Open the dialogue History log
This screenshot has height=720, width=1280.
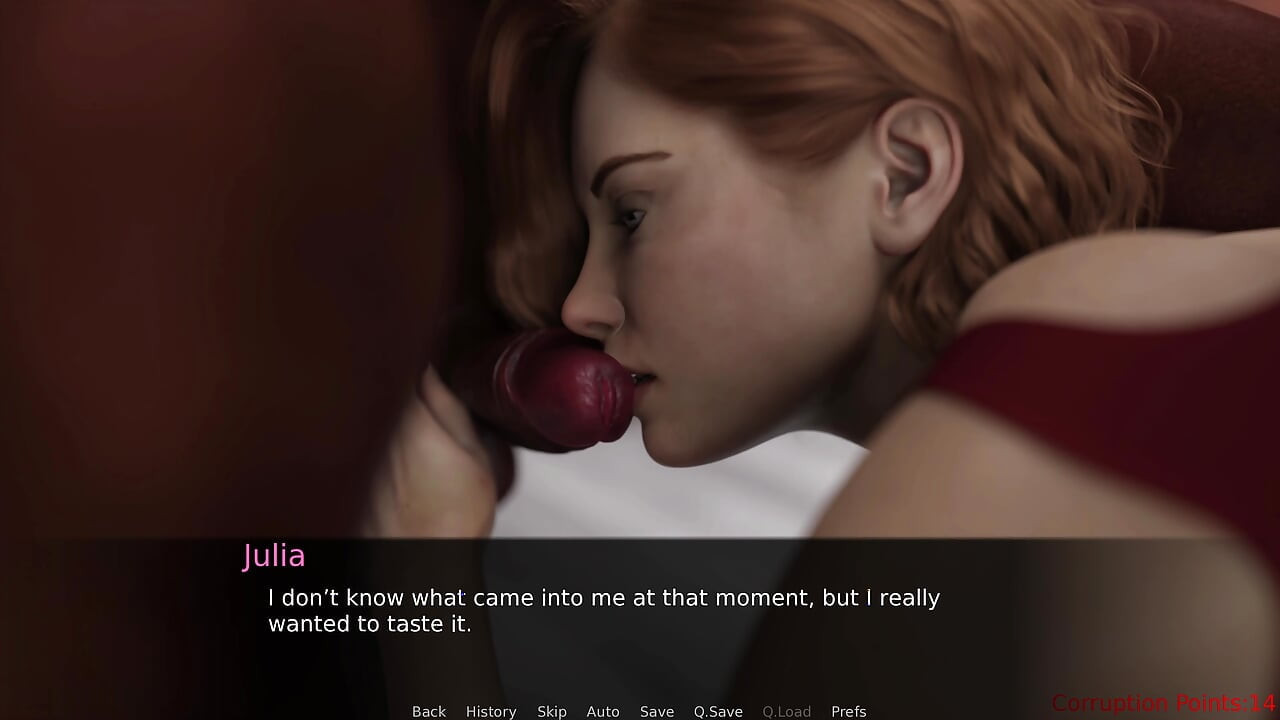tap(491, 711)
